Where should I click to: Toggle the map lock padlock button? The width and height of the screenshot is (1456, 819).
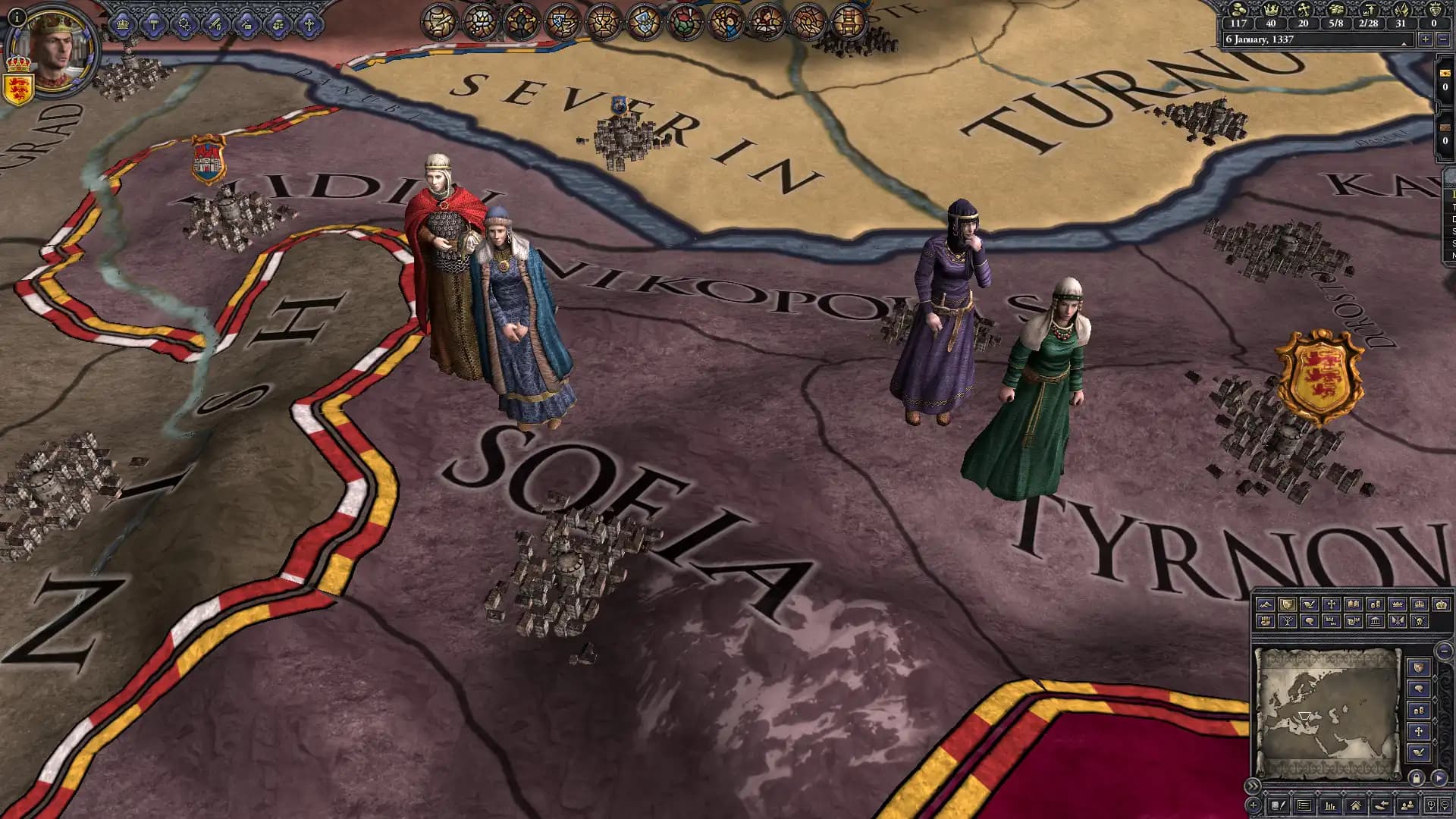tap(1417, 780)
